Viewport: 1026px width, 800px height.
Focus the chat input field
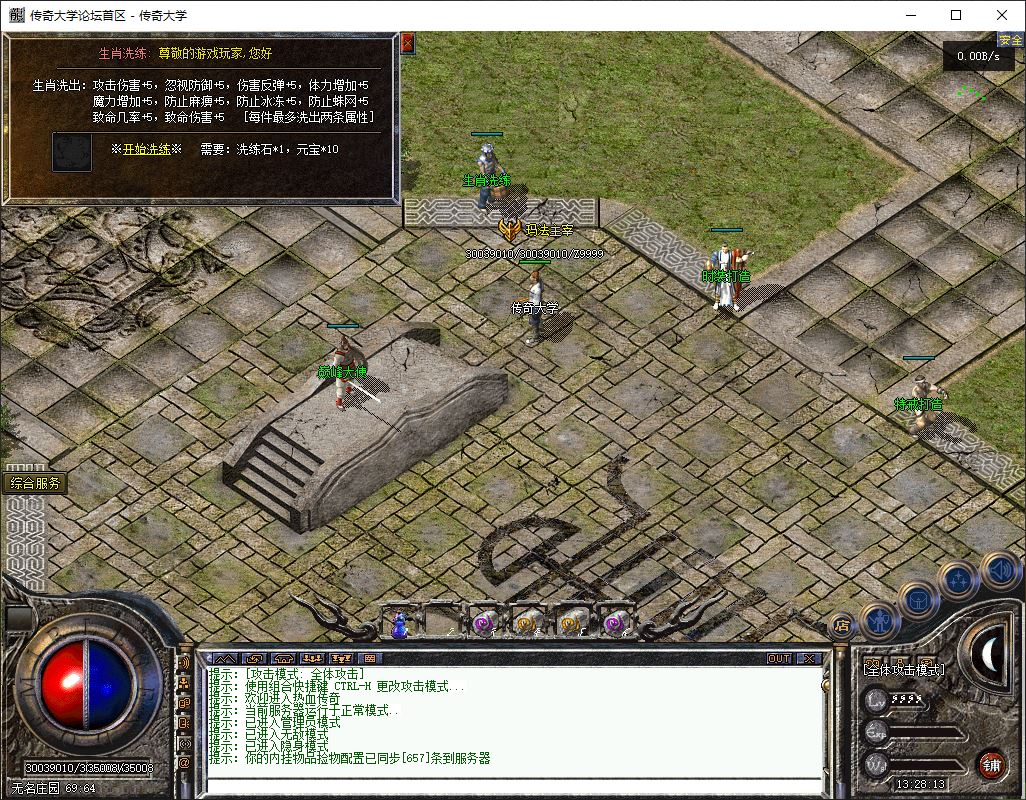click(x=510, y=785)
